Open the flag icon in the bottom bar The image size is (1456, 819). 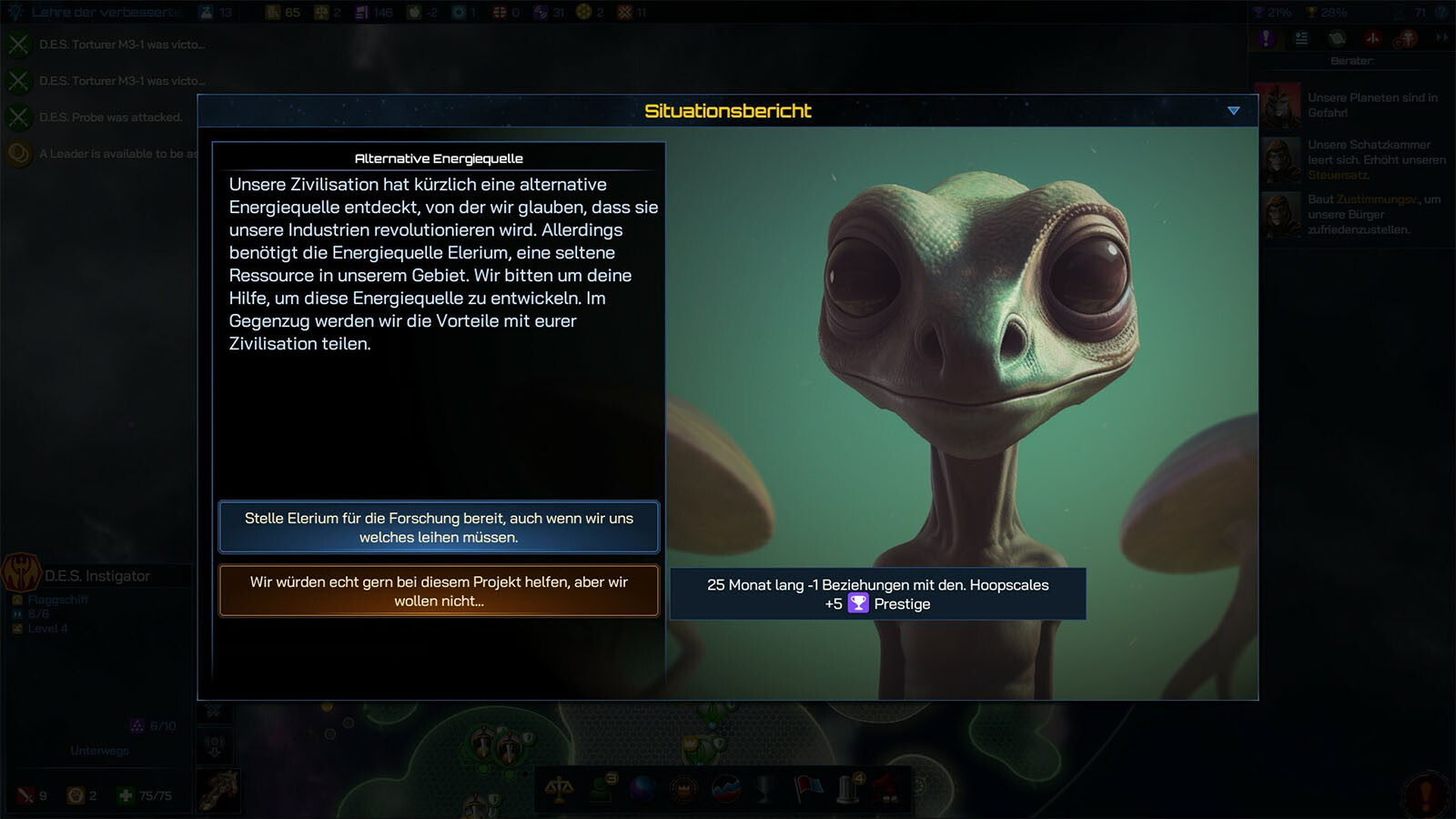(x=807, y=789)
